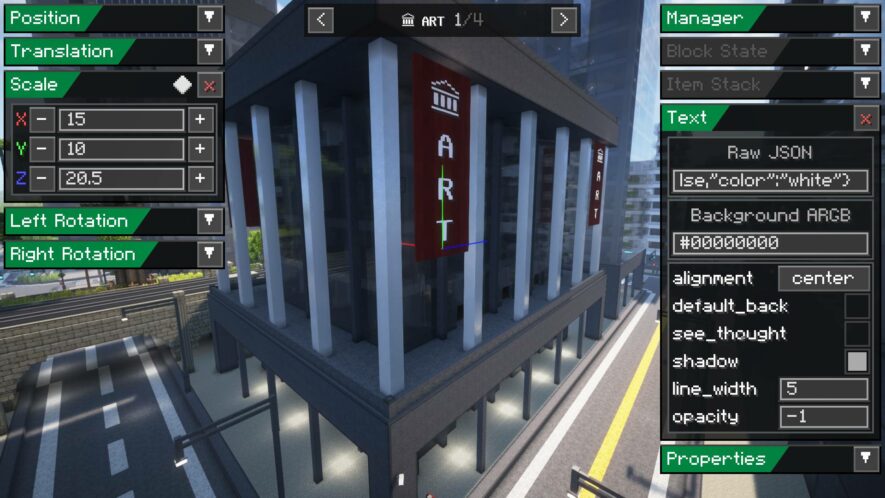Decrease the Scale X value
Image resolution: width=885 pixels, height=498 pixels.
42,120
